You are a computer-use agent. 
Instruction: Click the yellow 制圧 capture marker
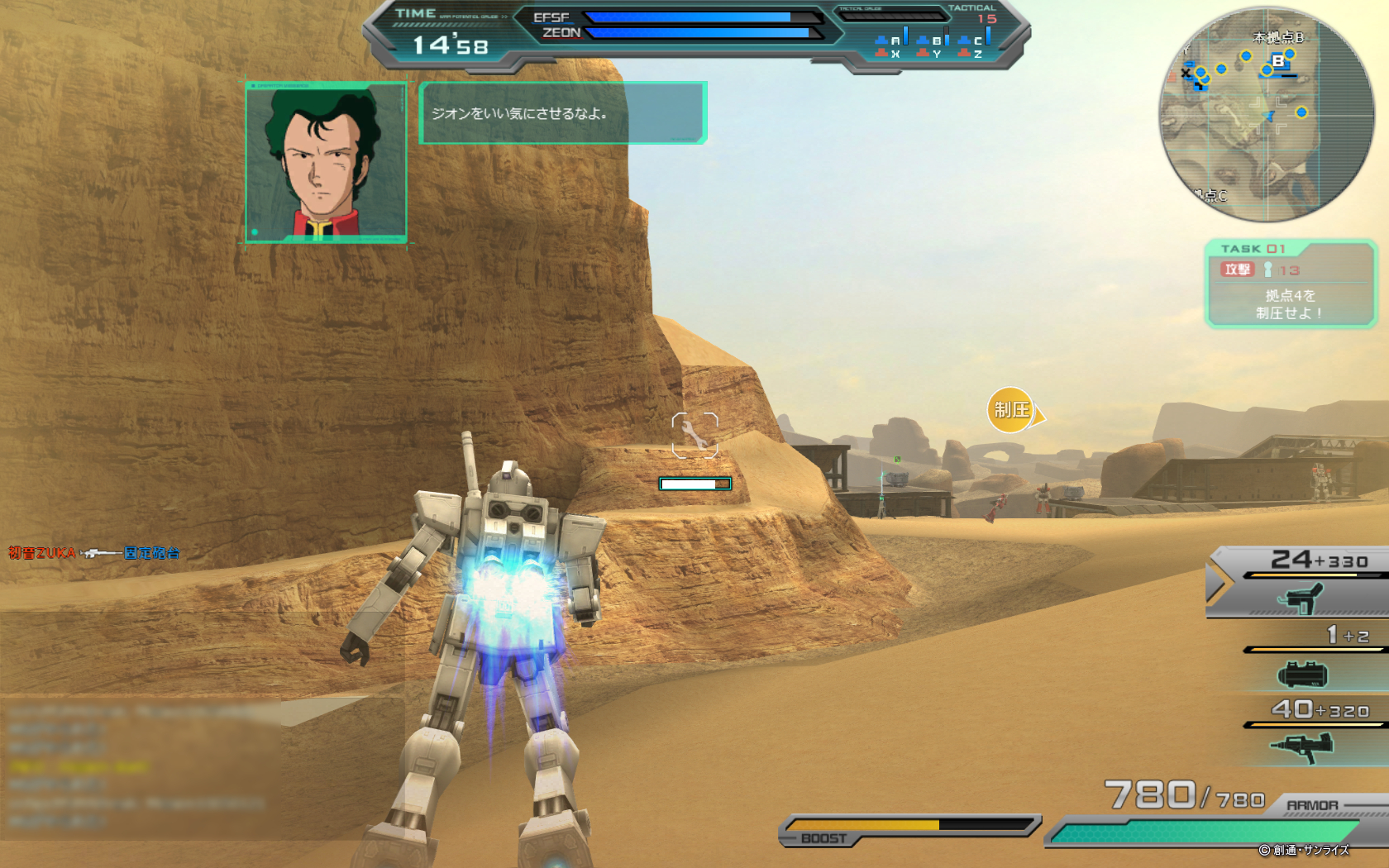point(1011,410)
